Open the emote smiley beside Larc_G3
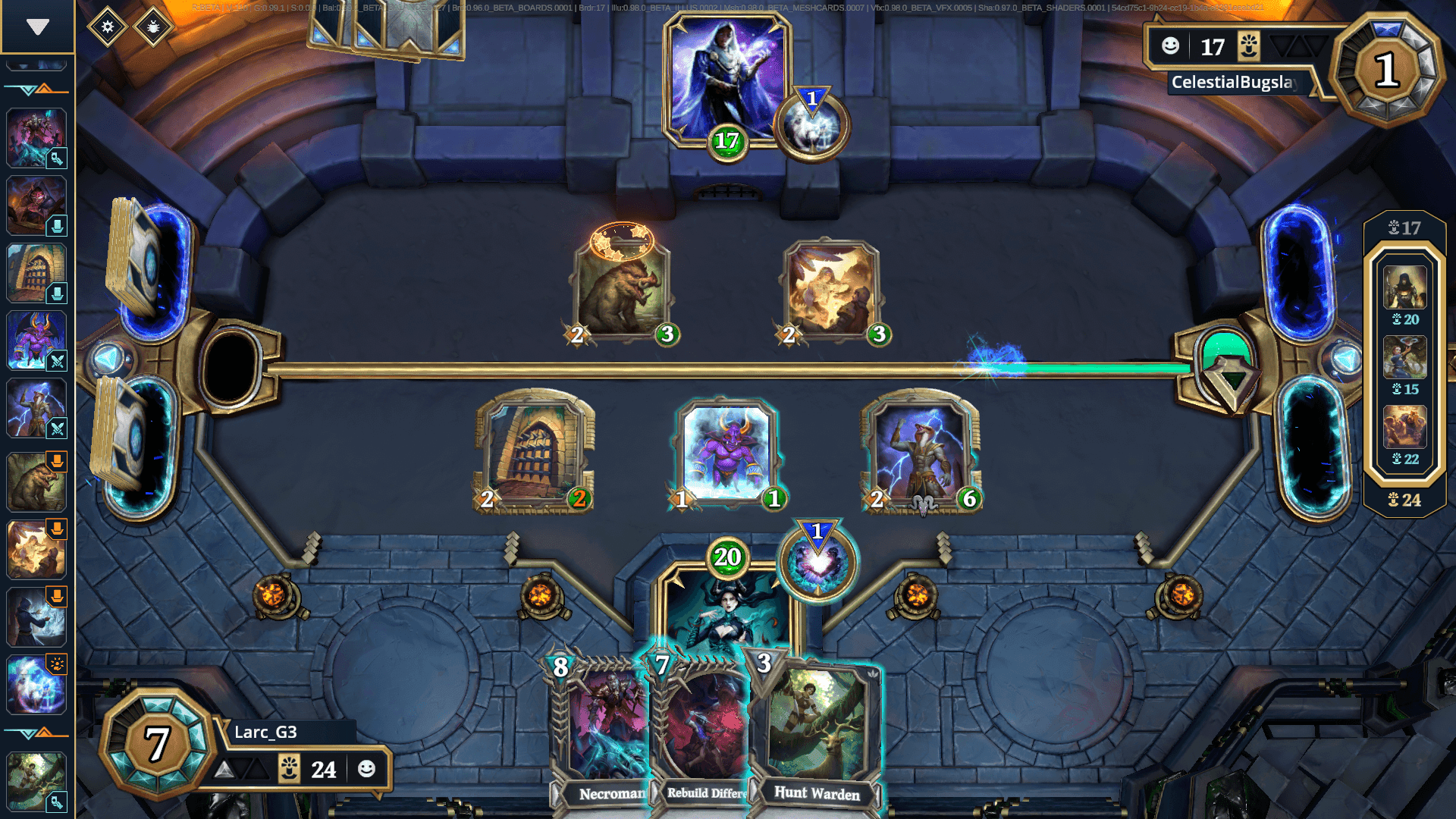 367,769
